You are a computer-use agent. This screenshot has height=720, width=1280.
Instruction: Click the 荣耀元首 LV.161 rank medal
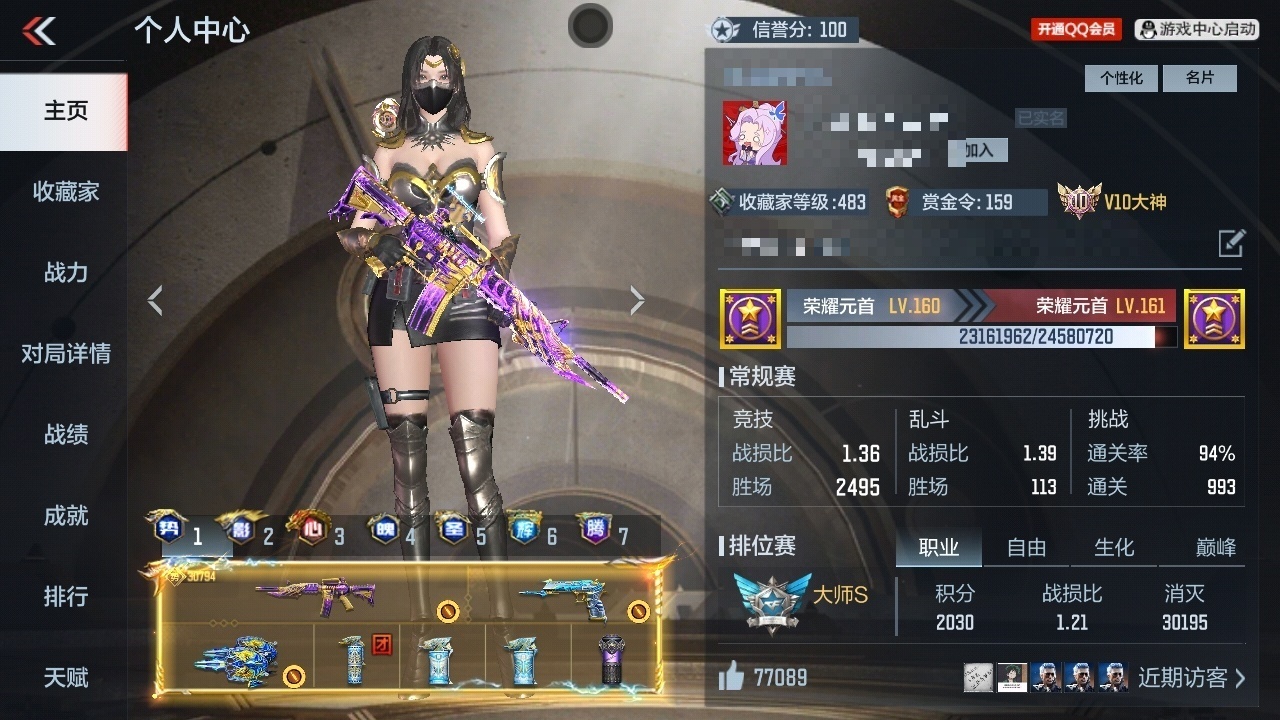pos(1214,318)
